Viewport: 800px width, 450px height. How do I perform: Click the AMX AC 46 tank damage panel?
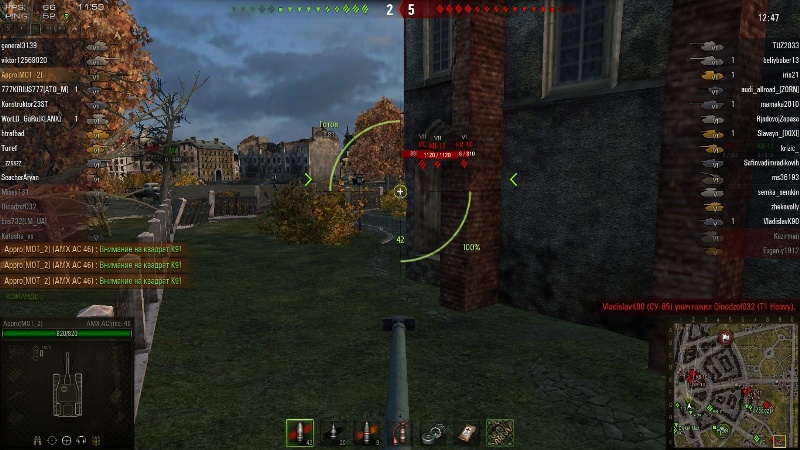coord(67,382)
